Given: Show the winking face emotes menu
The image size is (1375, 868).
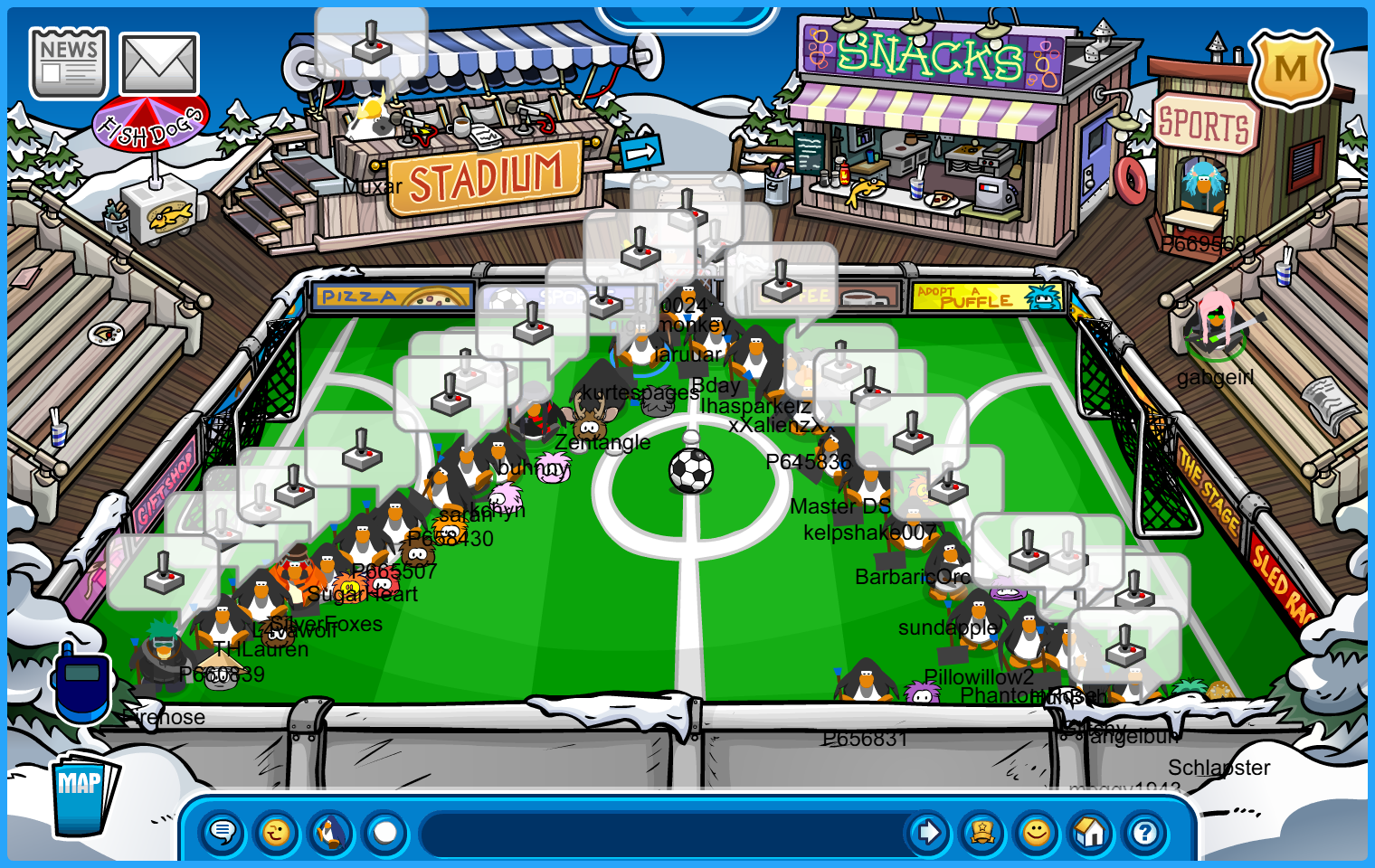Looking at the screenshot, I should (277, 832).
